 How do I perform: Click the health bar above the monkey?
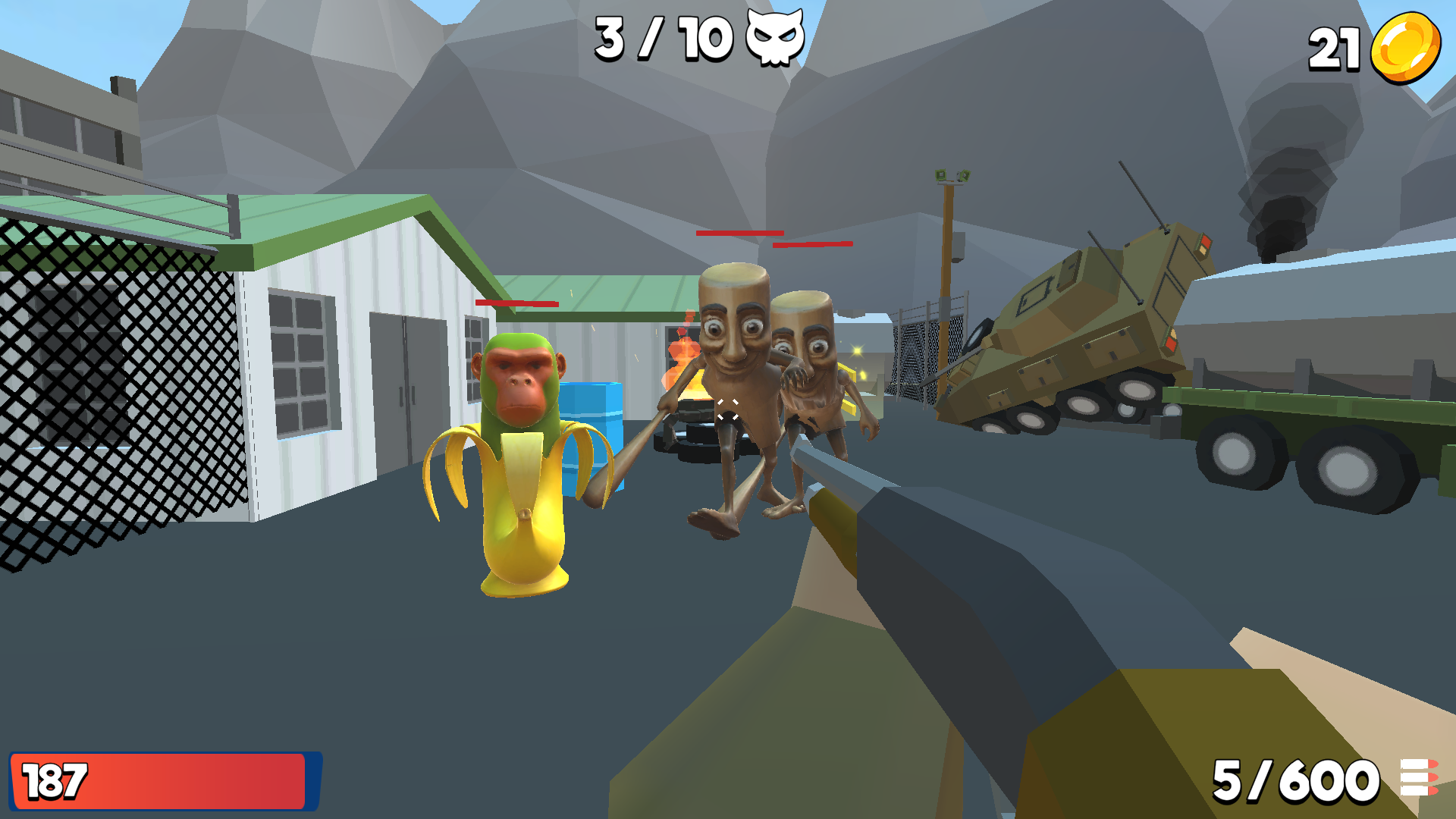coord(516,302)
